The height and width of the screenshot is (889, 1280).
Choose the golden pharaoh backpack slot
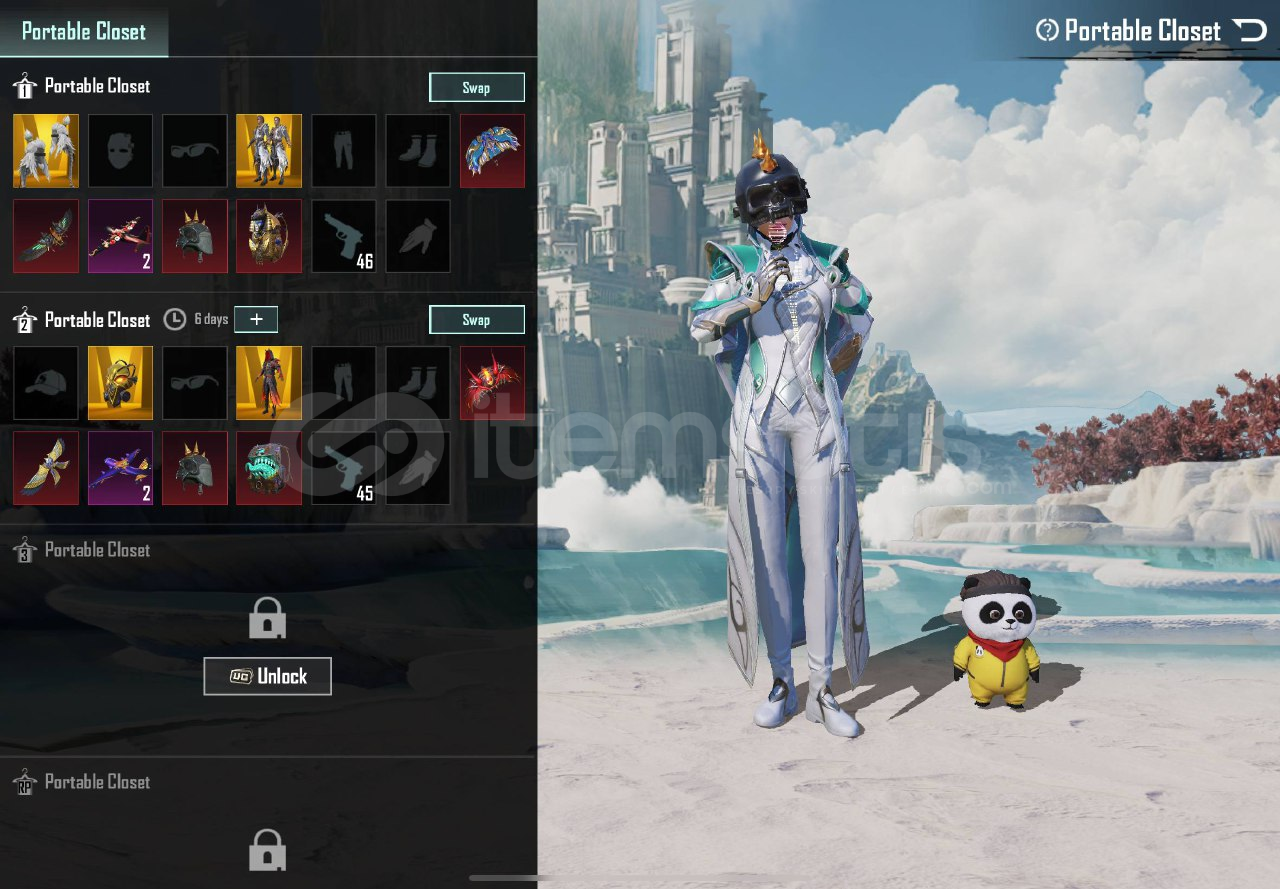[x=269, y=236]
